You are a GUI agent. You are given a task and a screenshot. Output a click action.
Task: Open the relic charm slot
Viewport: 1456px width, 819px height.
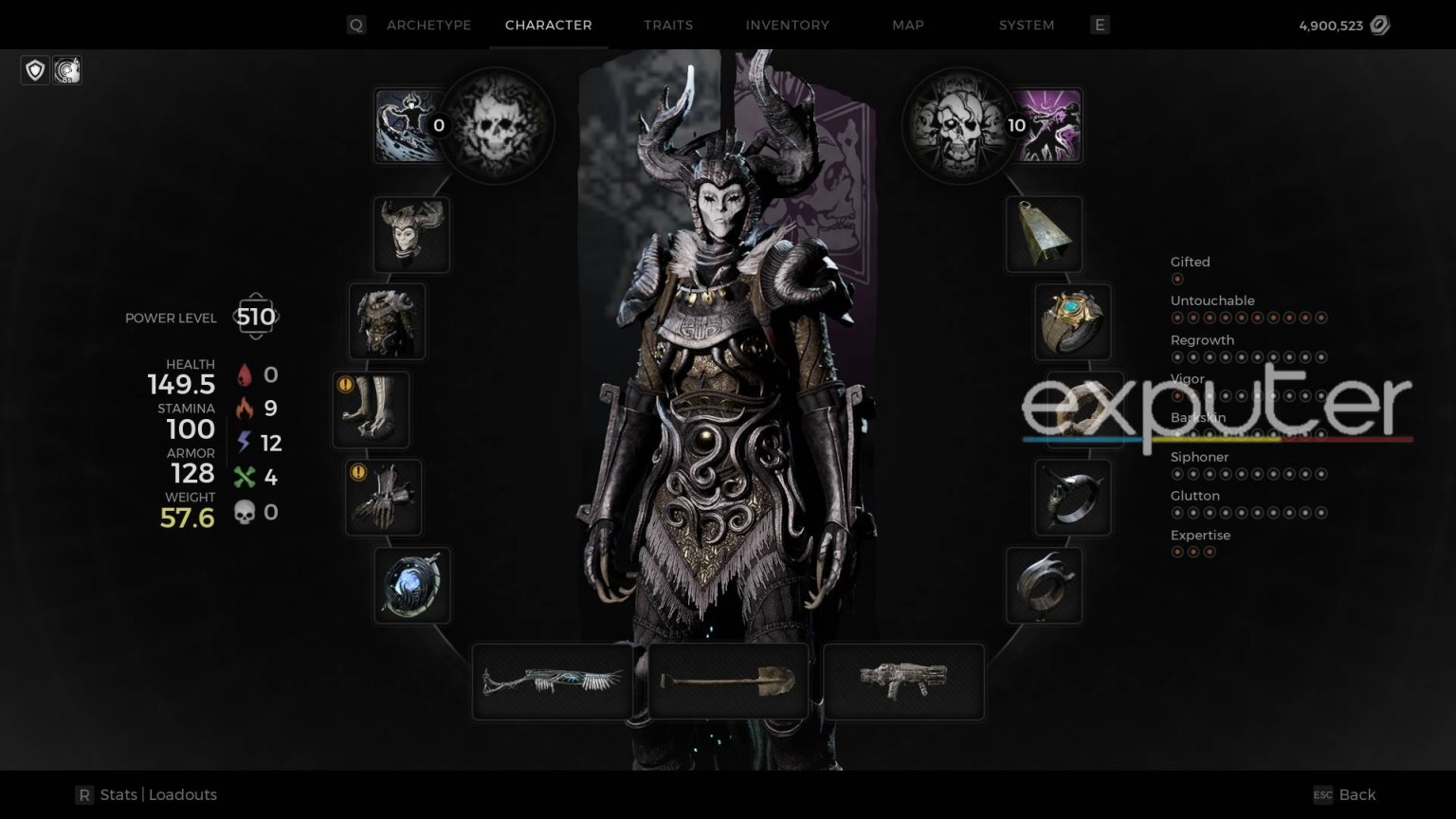pos(412,585)
